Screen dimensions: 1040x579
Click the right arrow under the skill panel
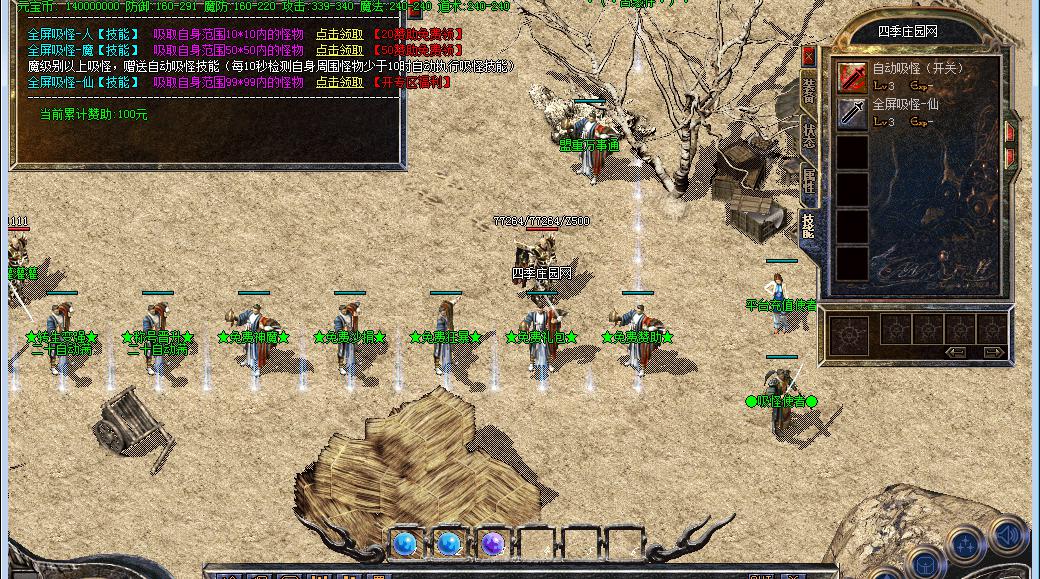tap(993, 352)
